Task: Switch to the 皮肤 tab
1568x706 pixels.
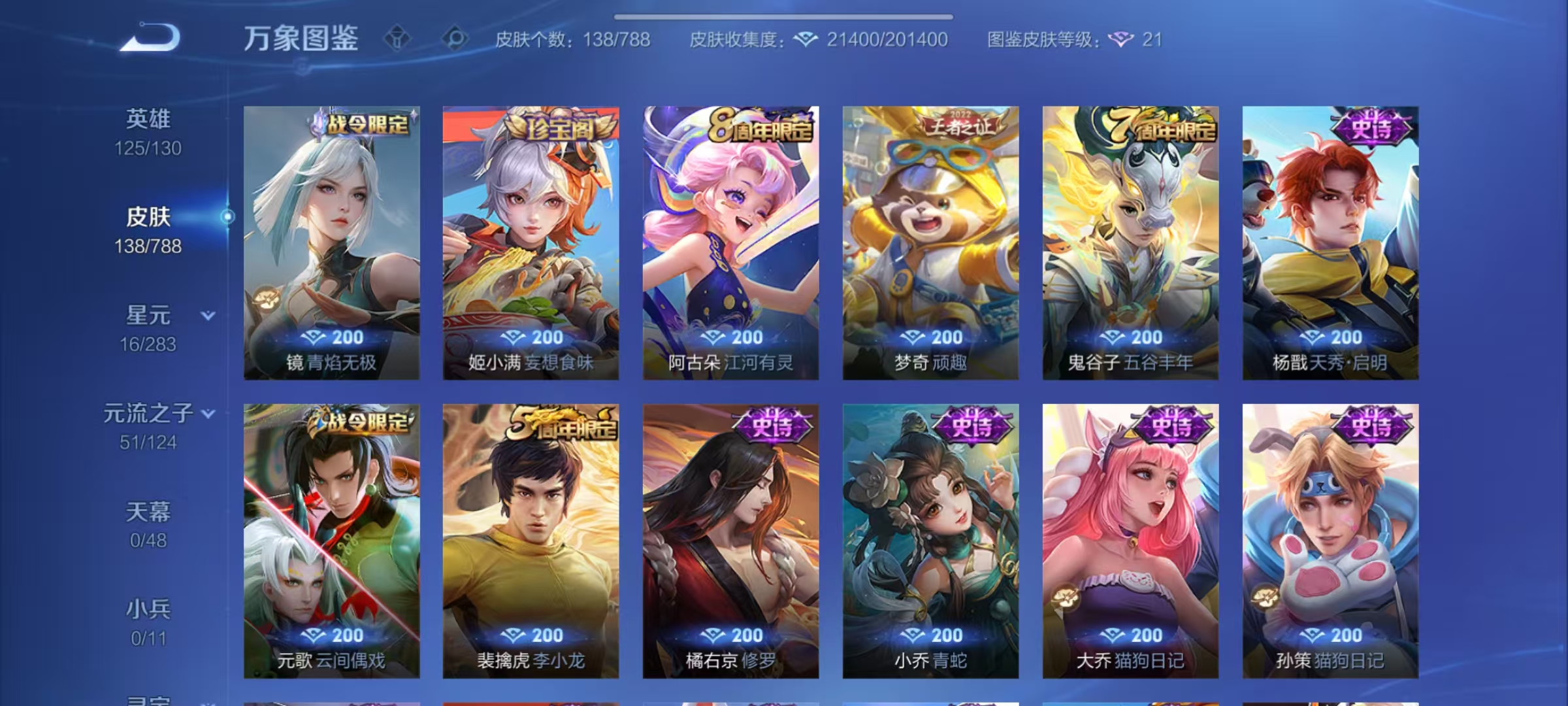Action: 151,217
